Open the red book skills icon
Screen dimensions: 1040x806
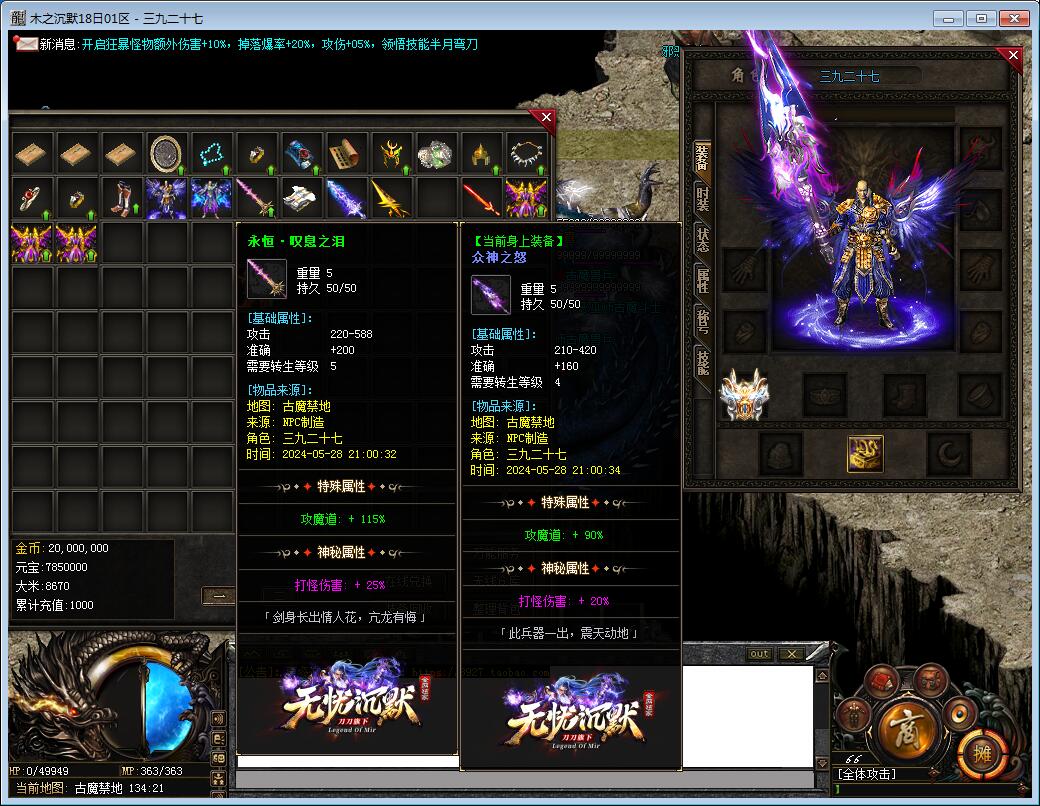(881, 681)
